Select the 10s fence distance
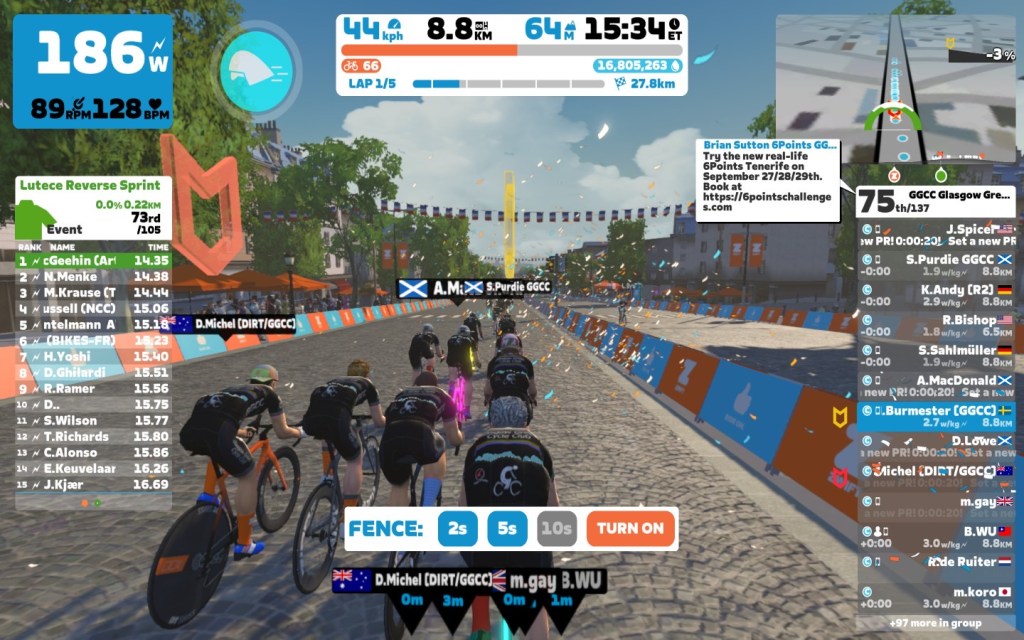 557,529
